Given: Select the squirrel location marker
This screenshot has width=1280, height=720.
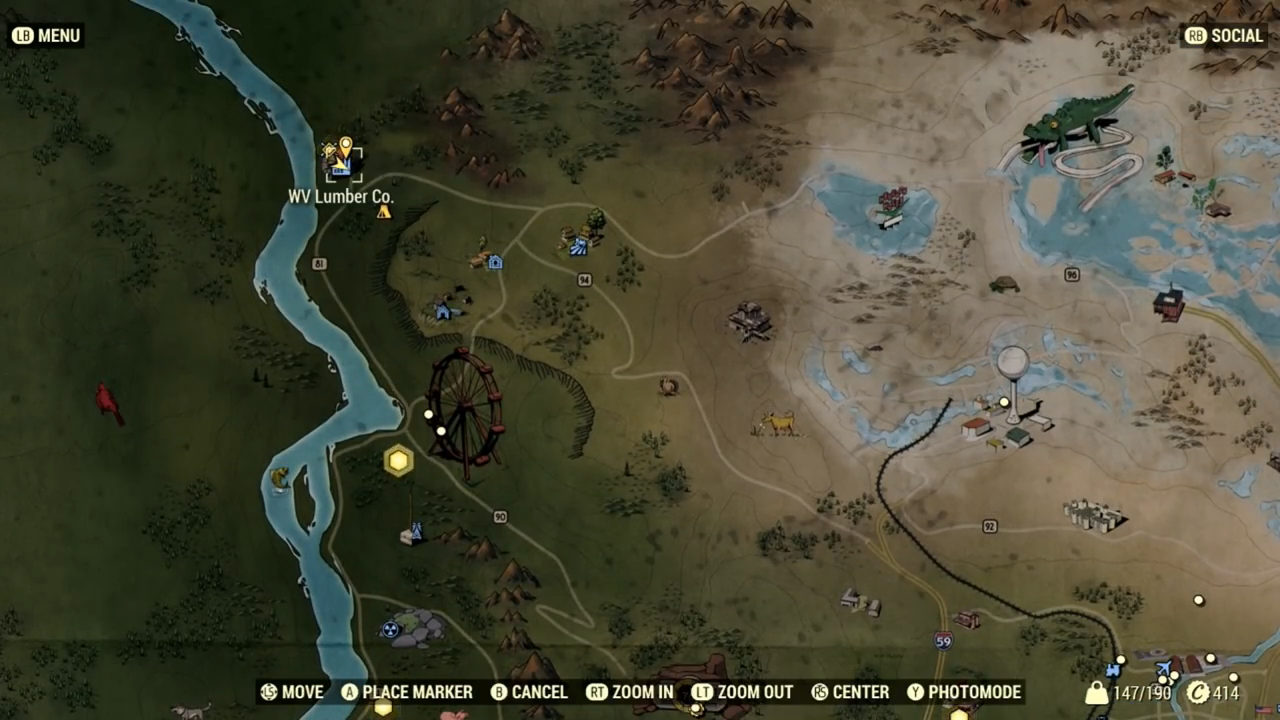Looking at the screenshot, I should (668, 386).
